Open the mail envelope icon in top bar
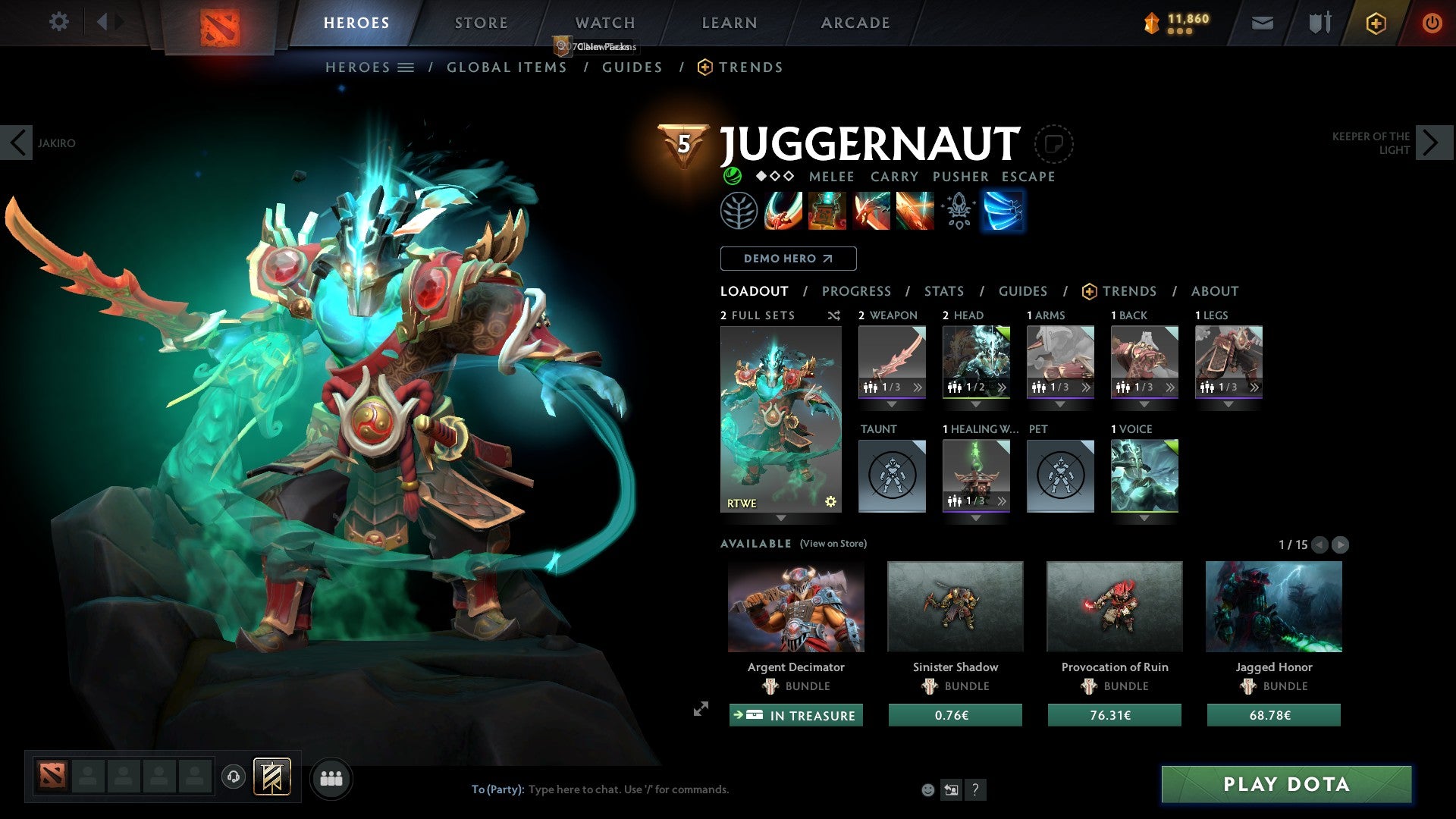This screenshot has width=1456, height=819. [x=1263, y=22]
